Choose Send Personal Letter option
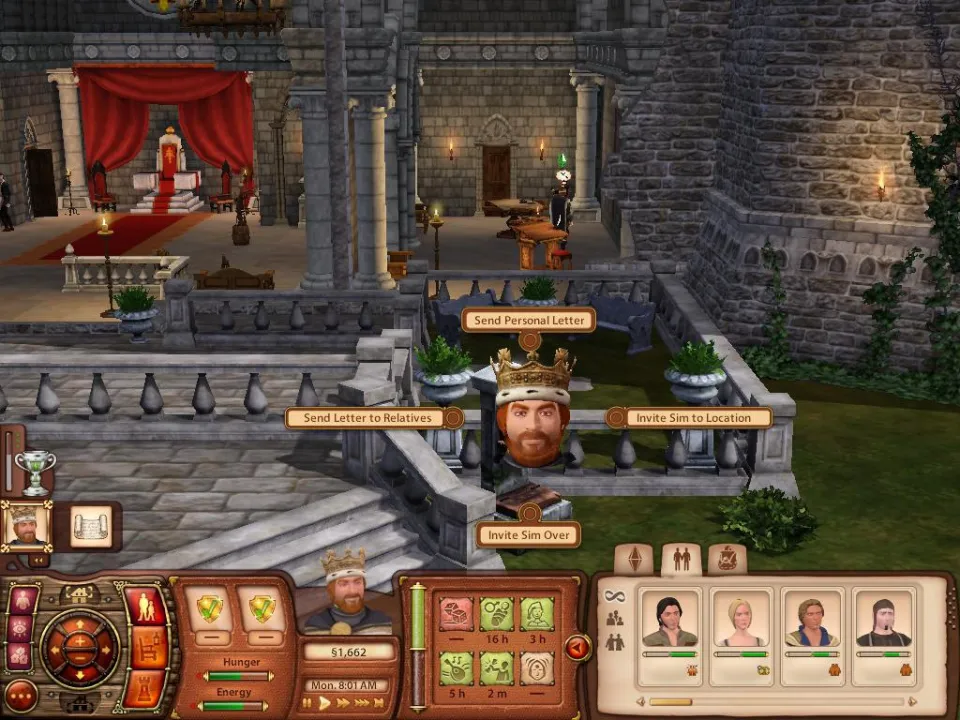Screen dimensions: 960x720 [x=528, y=320]
